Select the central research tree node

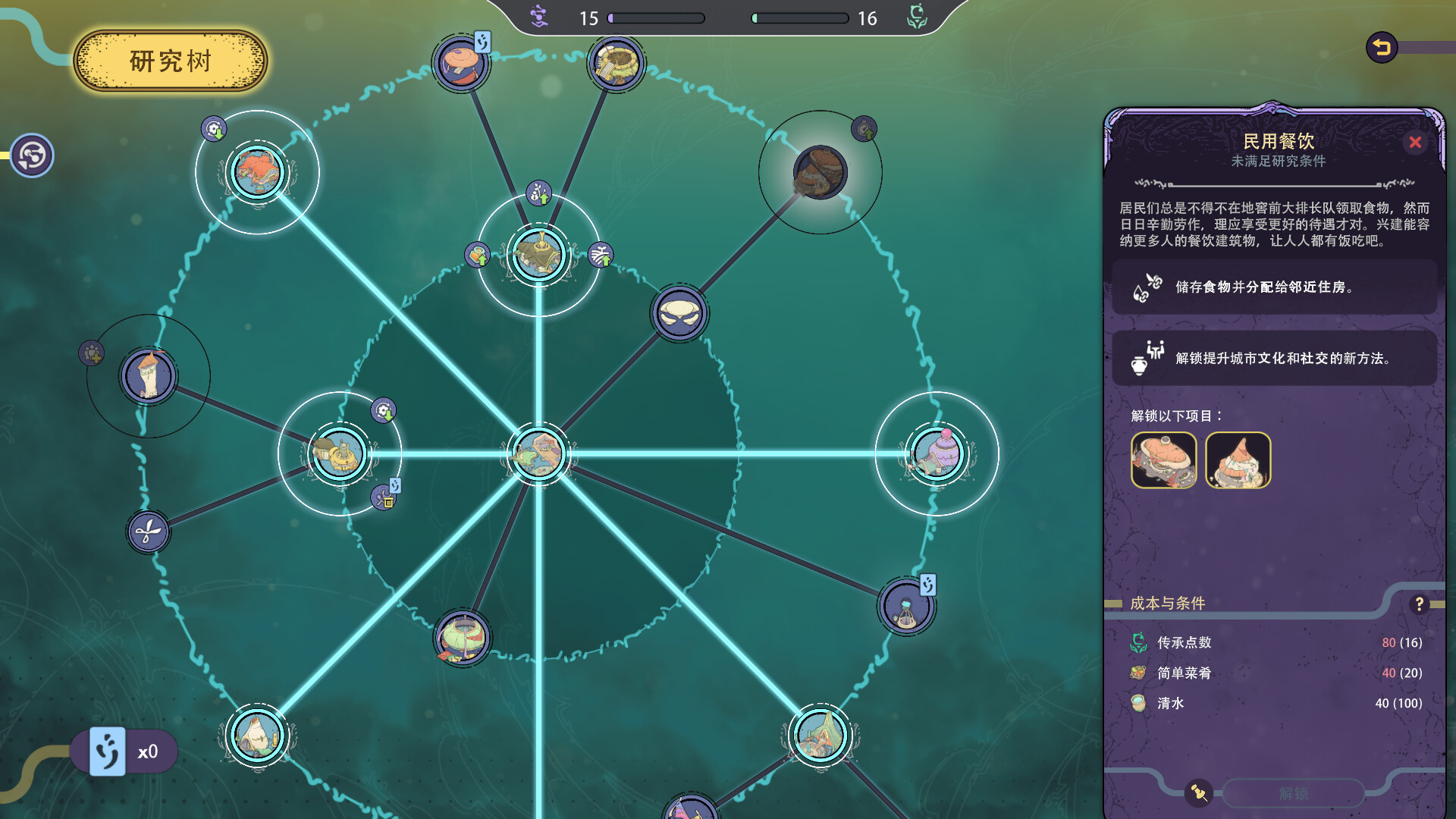[x=538, y=454]
